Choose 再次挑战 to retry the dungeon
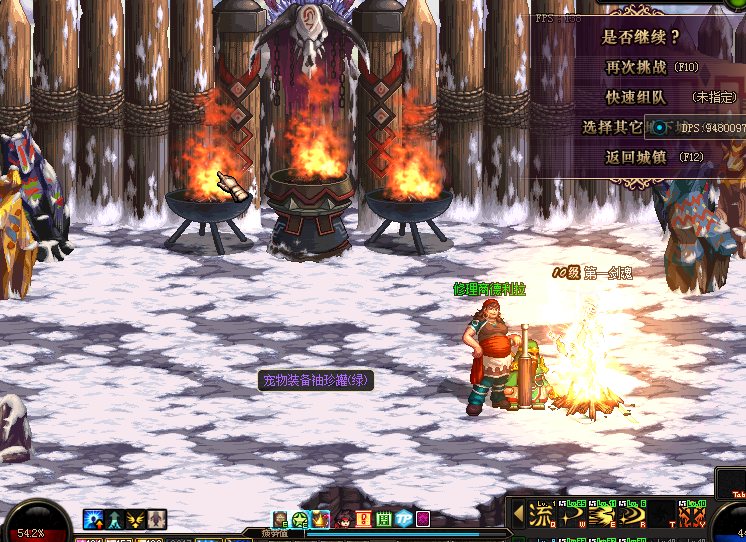Image resolution: width=746 pixels, height=542 pixels. click(635, 67)
